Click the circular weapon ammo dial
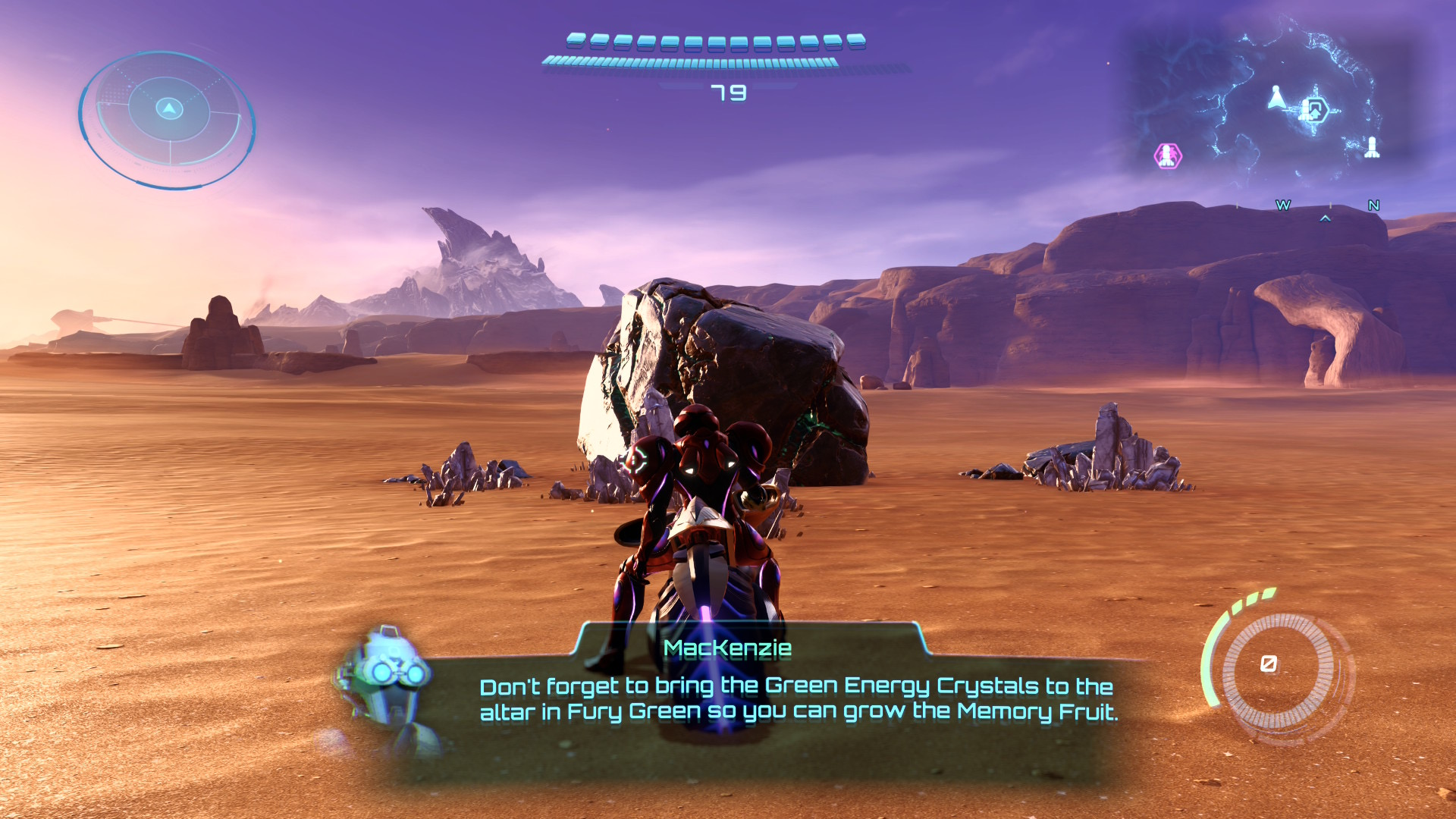The height and width of the screenshot is (819, 1456). pos(1278,667)
